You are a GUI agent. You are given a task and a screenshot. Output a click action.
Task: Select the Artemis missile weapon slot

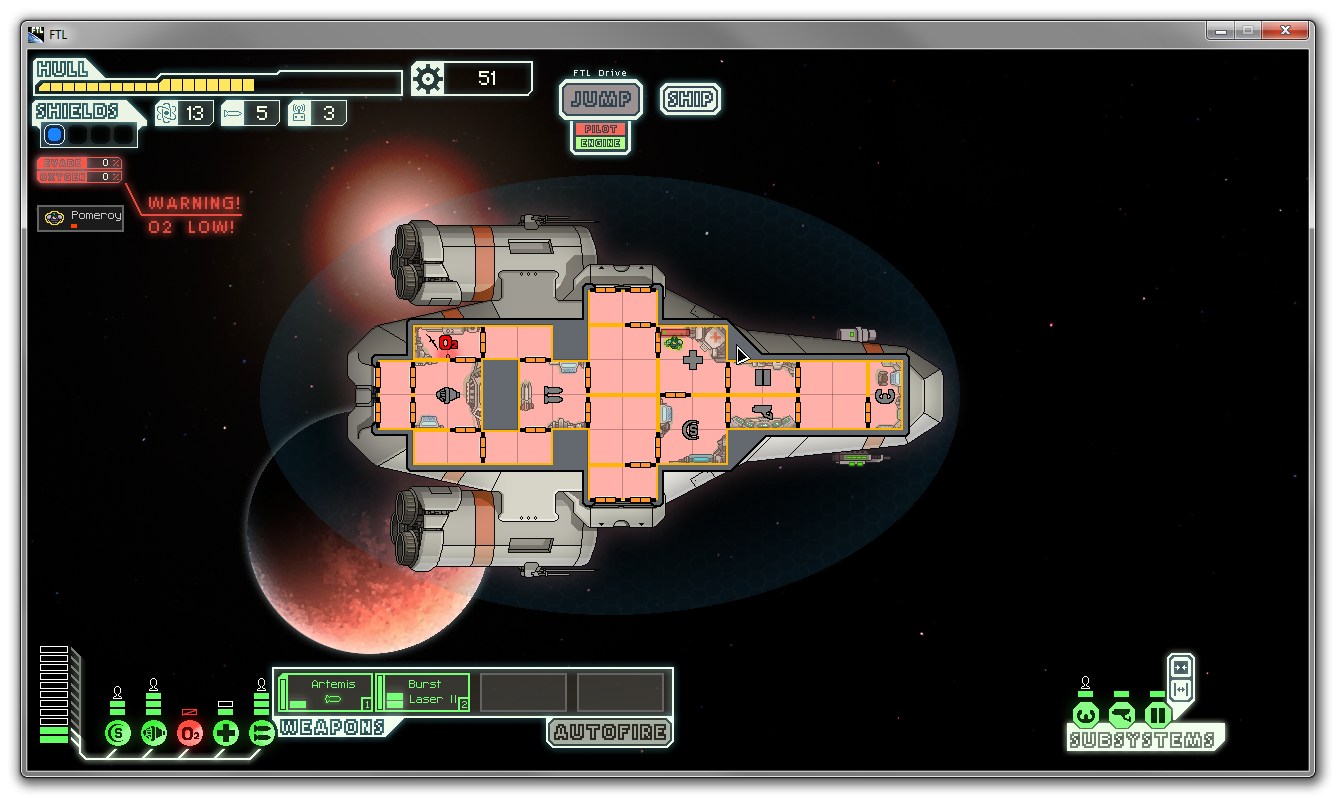(x=326, y=692)
